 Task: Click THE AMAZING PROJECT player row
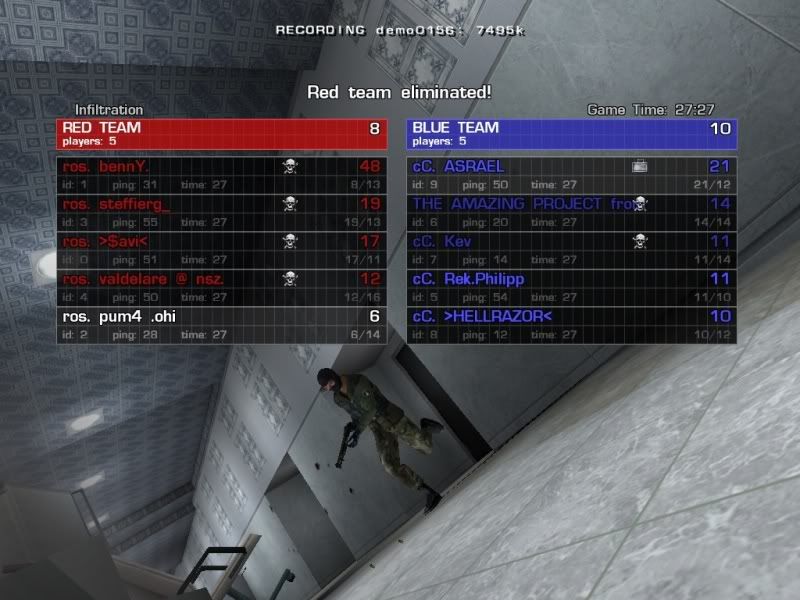[572, 212]
